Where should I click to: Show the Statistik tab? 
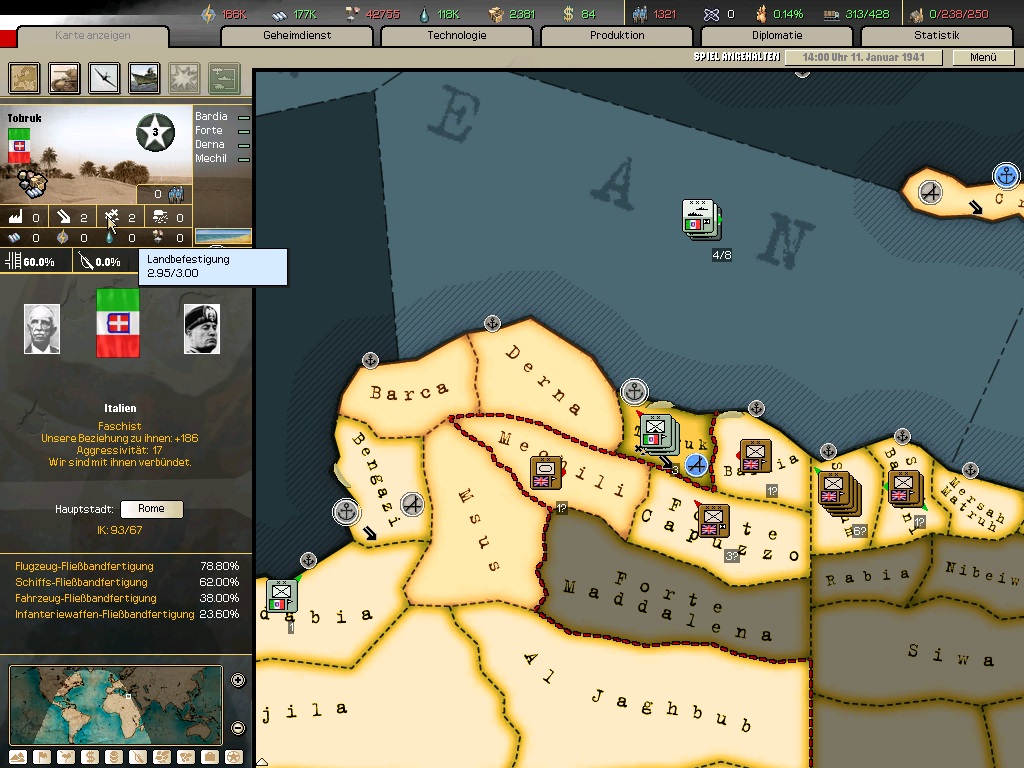936,36
